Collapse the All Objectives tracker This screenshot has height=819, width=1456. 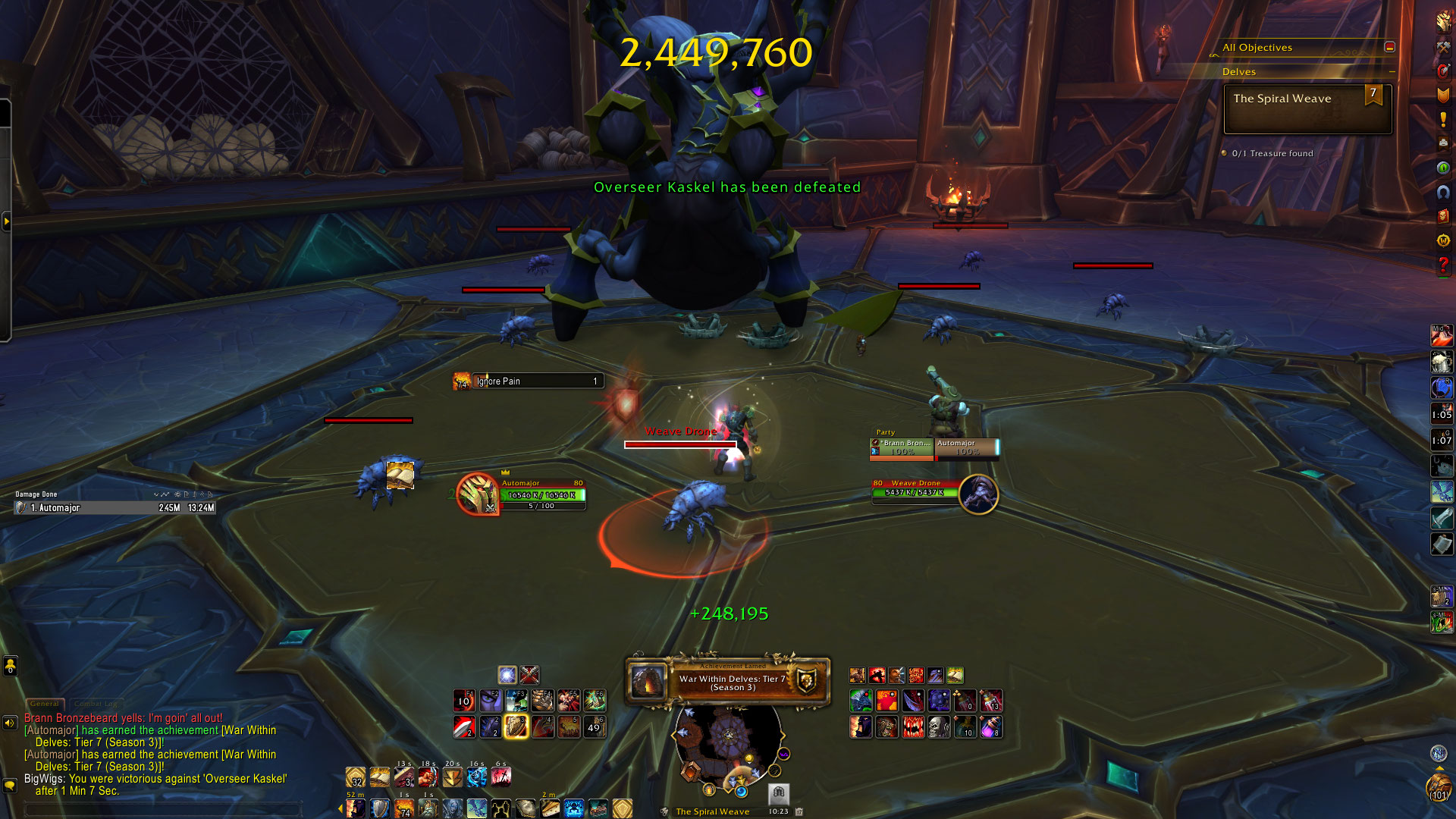[1389, 47]
